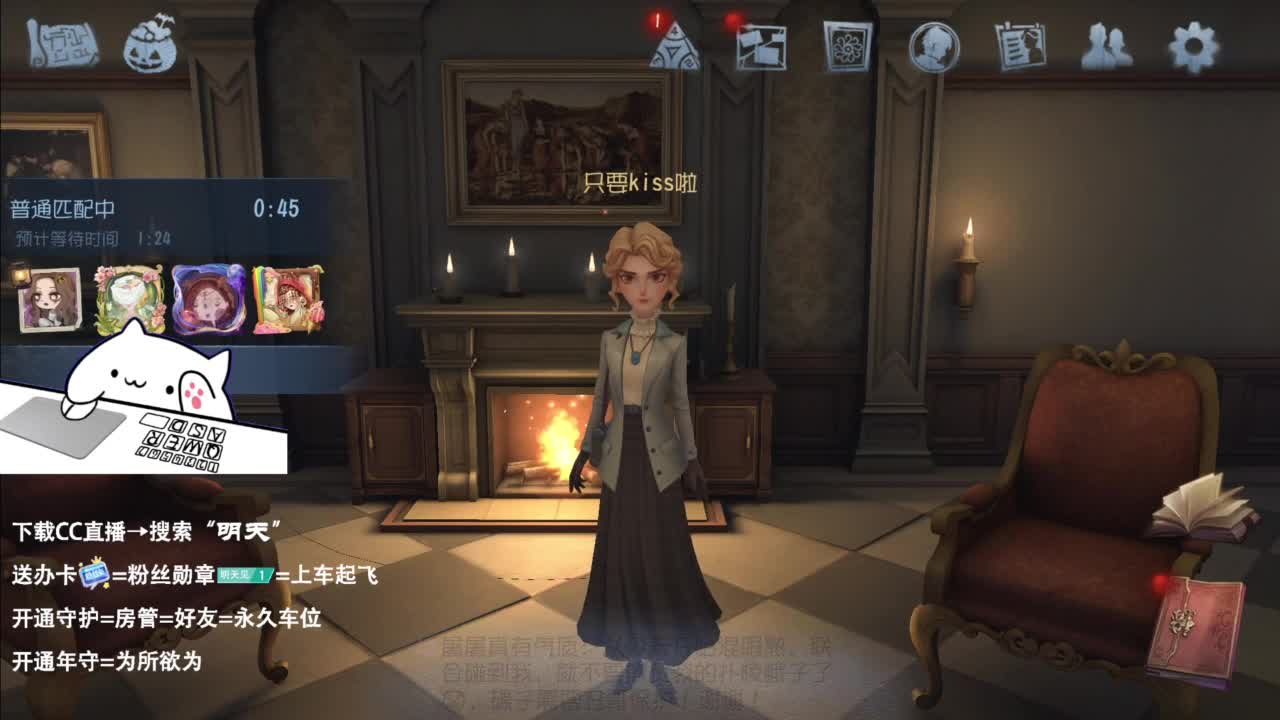Open the mail flag icon with red notification
The image size is (1280, 720).
click(x=761, y=44)
